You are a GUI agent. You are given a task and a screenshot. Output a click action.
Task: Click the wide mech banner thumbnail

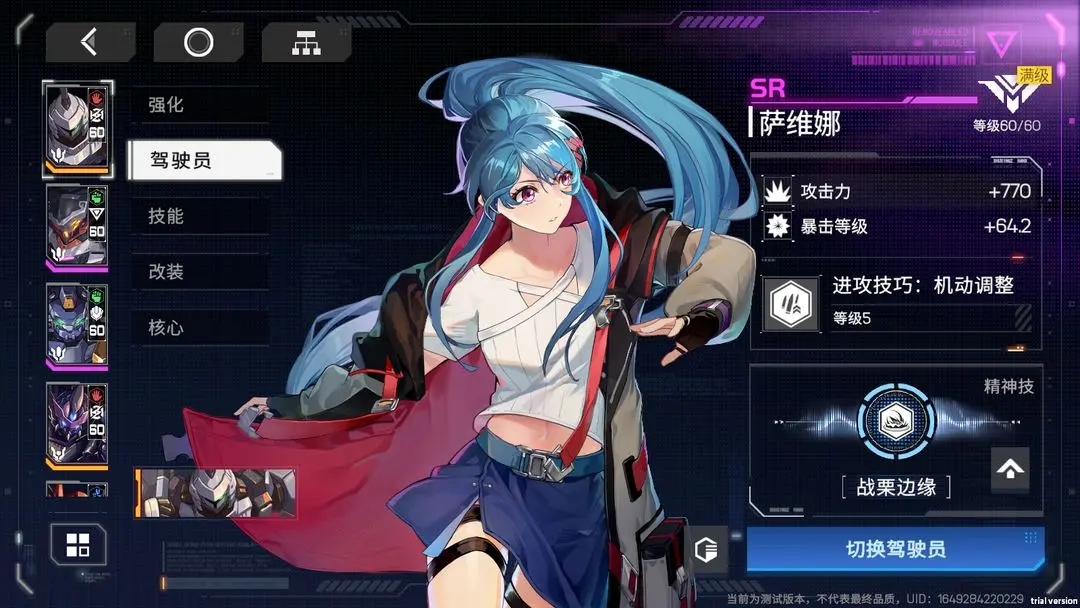click(215, 492)
